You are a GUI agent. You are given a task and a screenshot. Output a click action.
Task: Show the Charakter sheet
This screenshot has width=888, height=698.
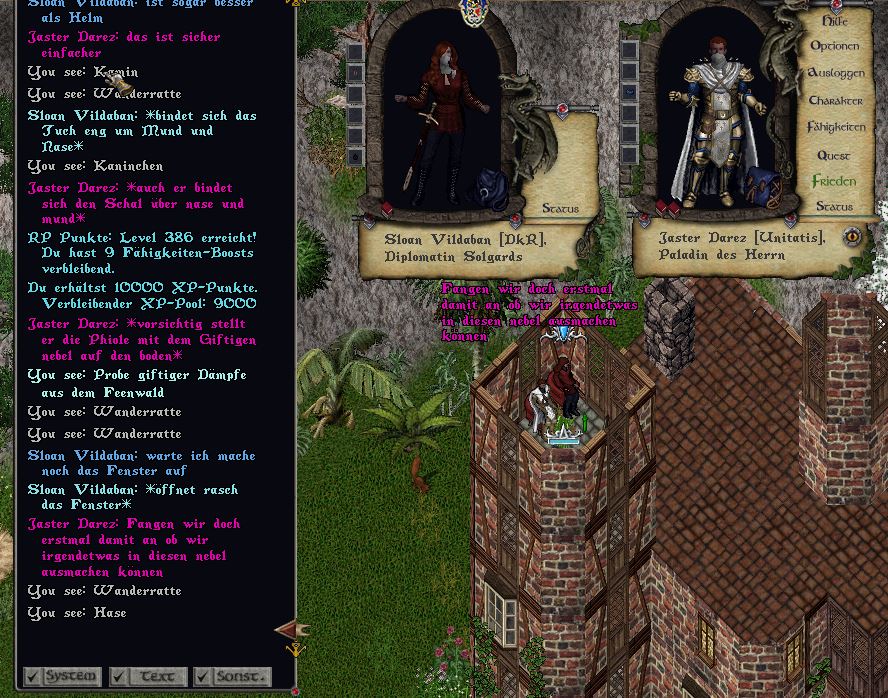(x=835, y=100)
